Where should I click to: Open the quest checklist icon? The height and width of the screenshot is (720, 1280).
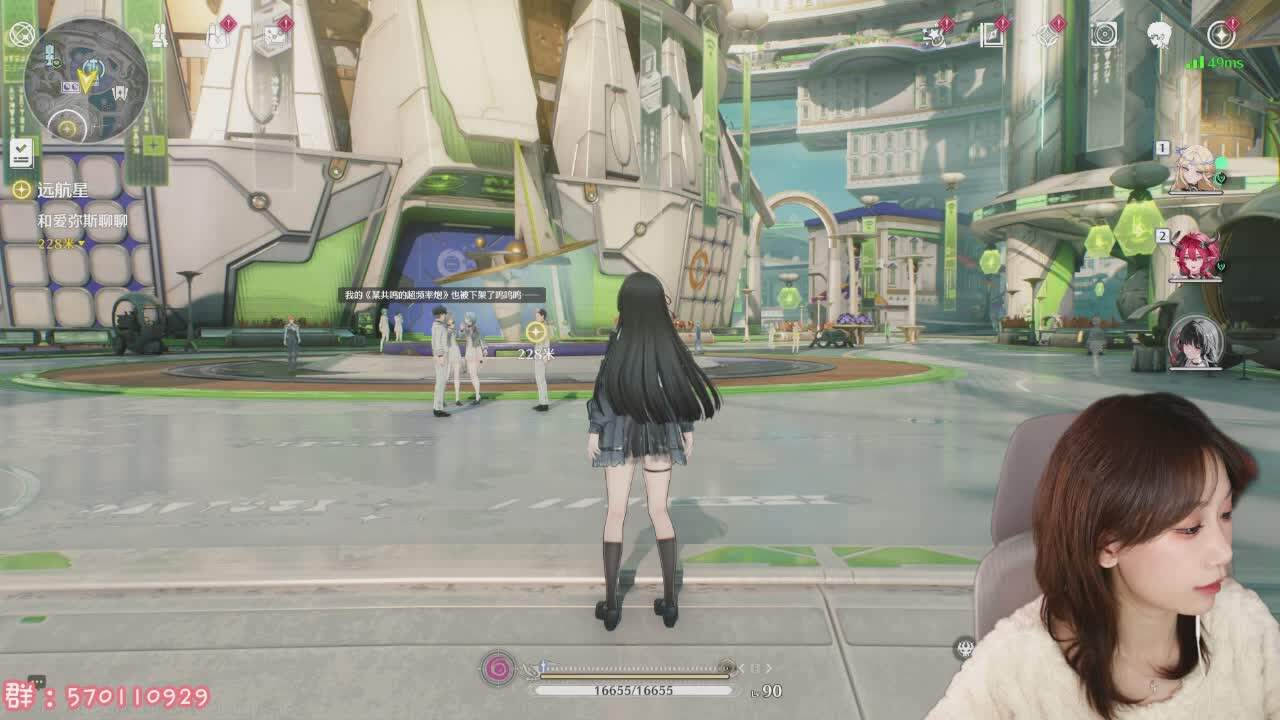(x=22, y=153)
